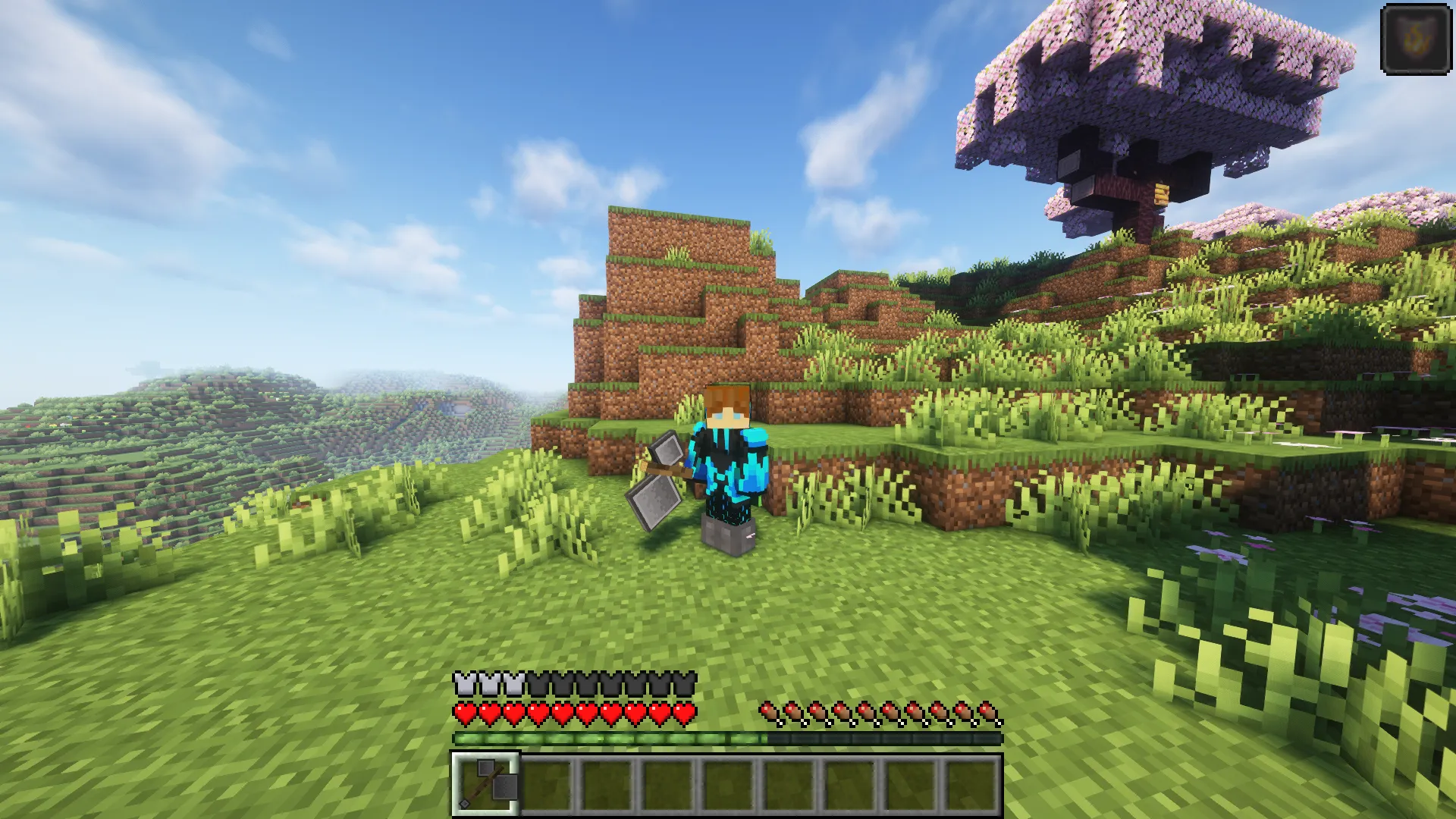The height and width of the screenshot is (819, 1456).
Task: Select the second hotbar slot
Action: pyautogui.click(x=547, y=785)
